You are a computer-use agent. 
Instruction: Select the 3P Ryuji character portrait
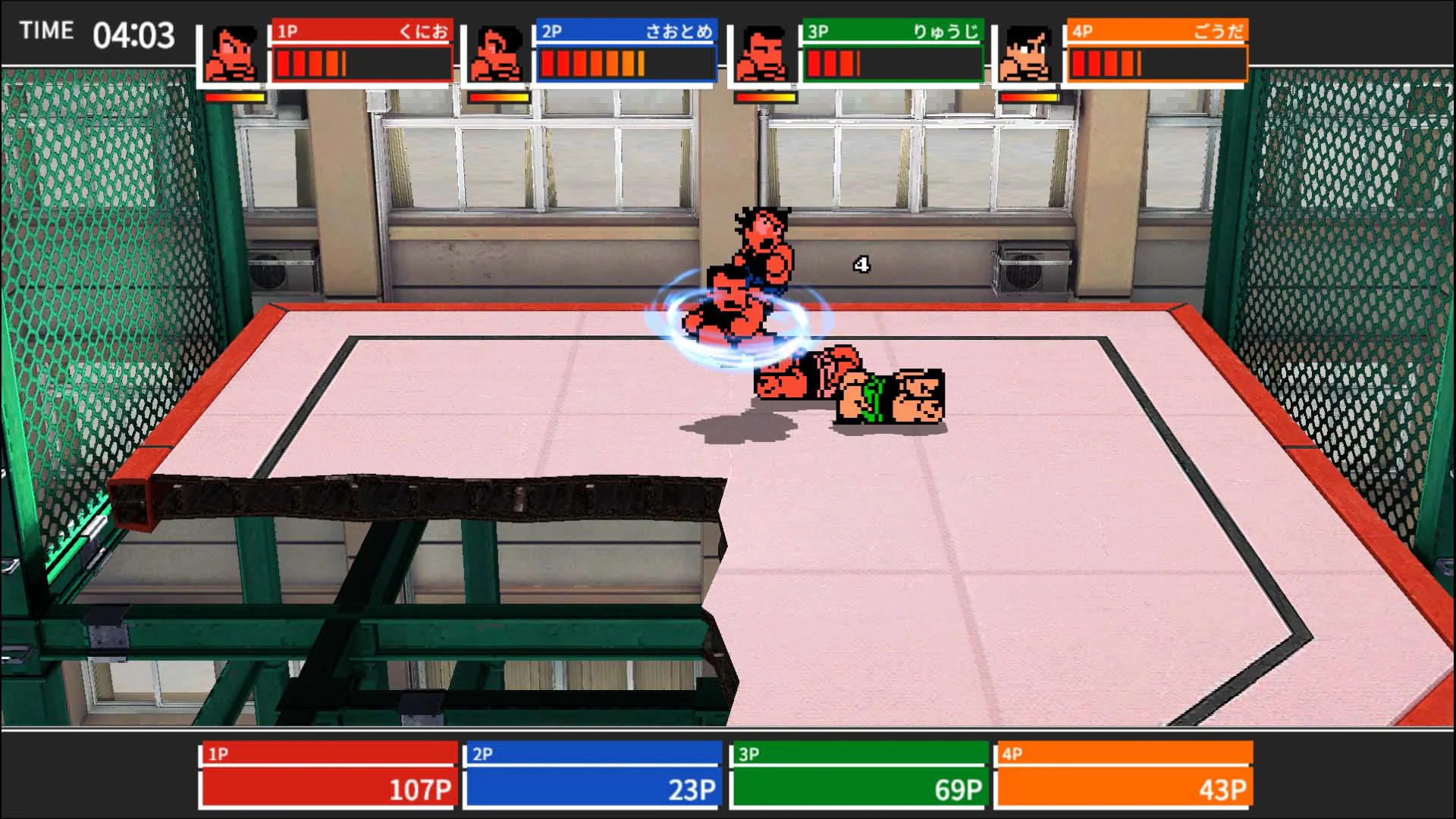tap(761, 53)
